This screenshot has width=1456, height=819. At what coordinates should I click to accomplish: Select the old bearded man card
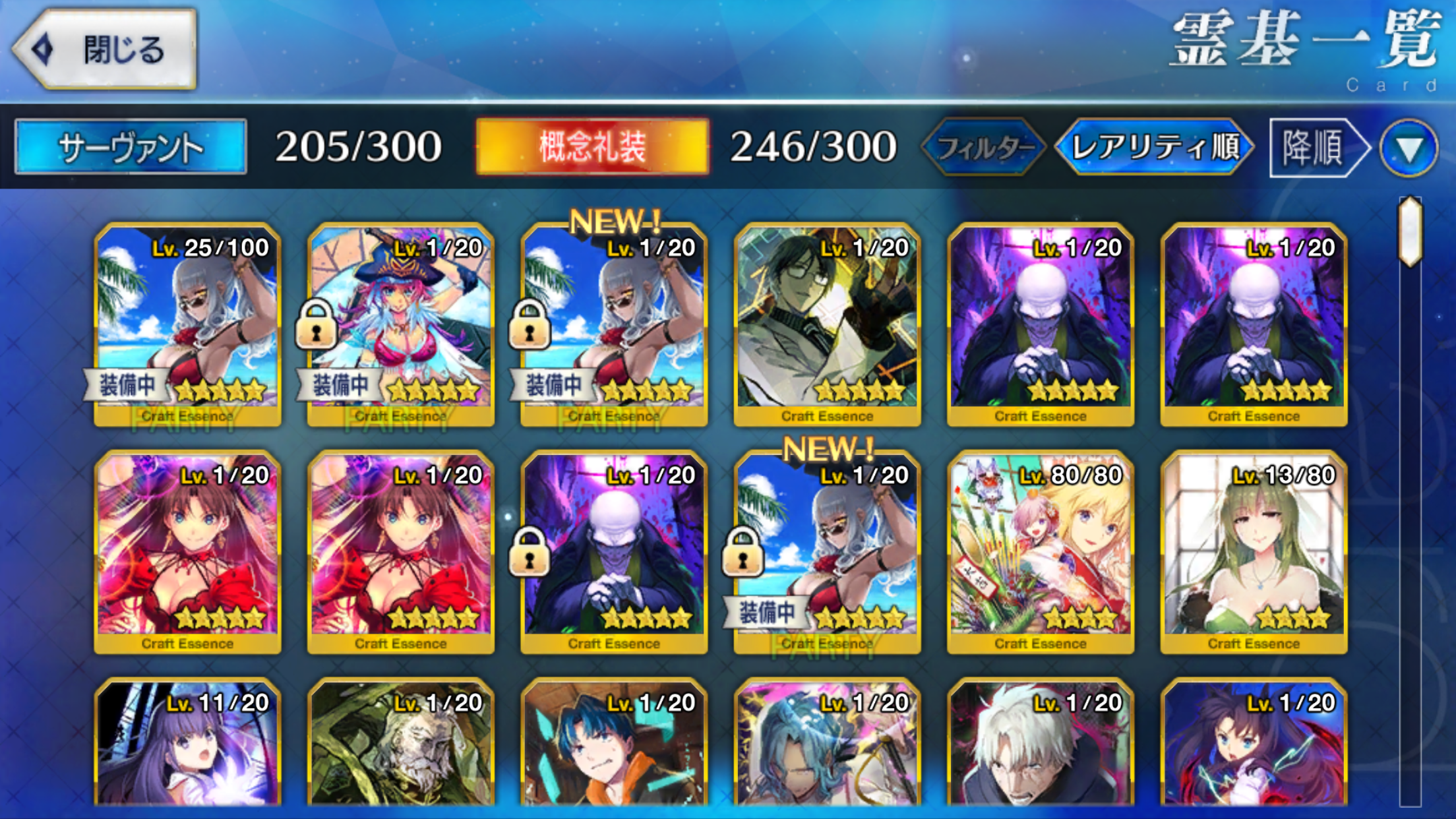click(401, 745)
